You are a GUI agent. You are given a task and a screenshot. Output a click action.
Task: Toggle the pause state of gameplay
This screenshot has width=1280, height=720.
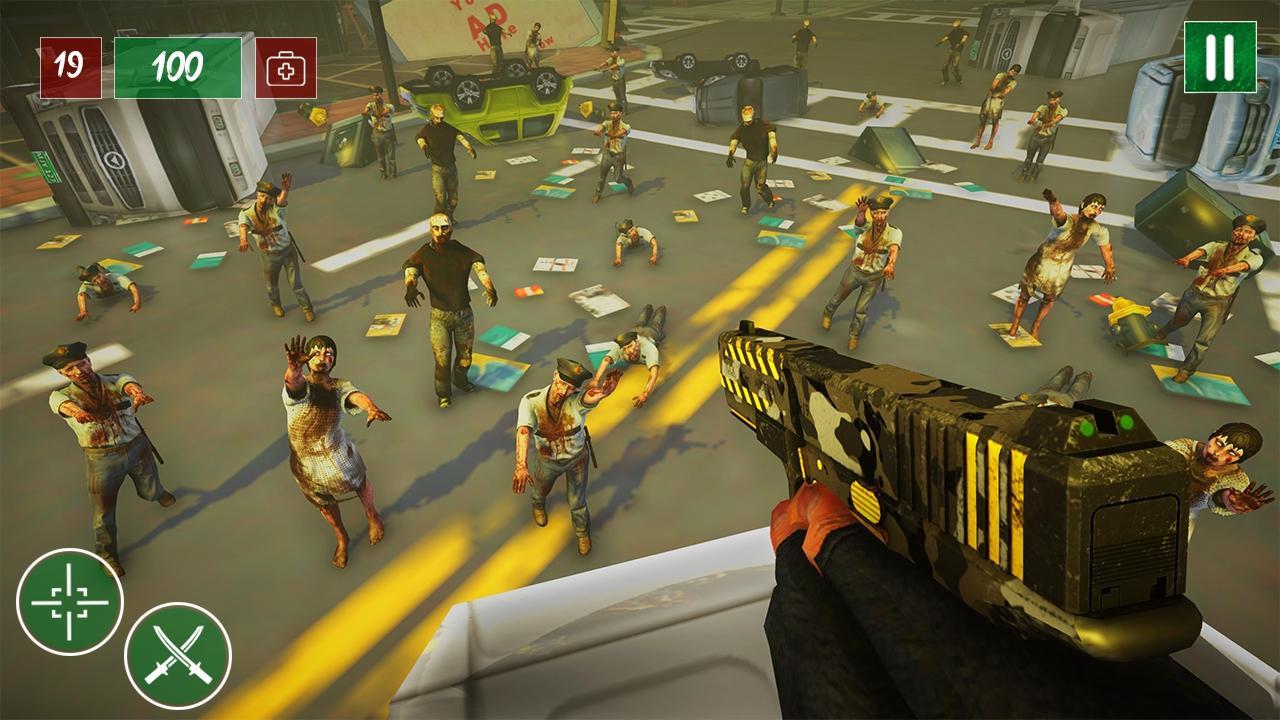(1219, 60)
